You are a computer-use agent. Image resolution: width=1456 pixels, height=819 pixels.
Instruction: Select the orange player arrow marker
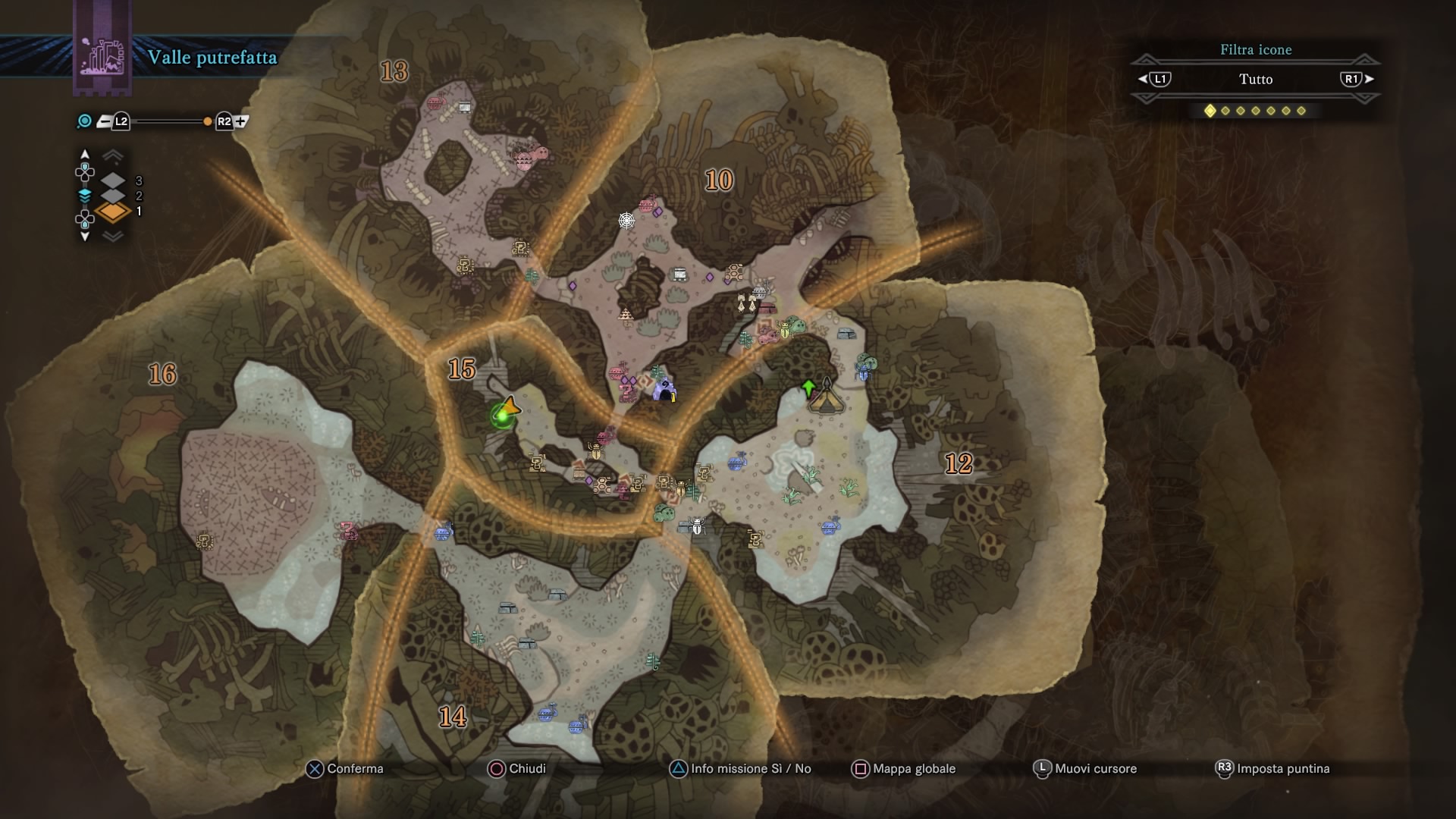510,406
